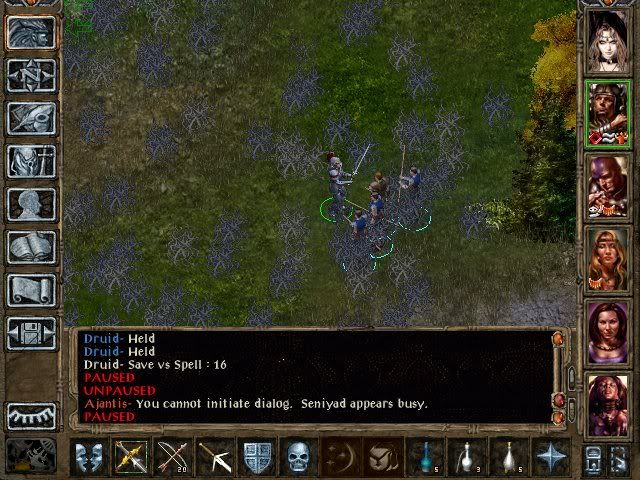Open the journal with the quill button
This screenshot has width=640, height=480.
point(31,118)
